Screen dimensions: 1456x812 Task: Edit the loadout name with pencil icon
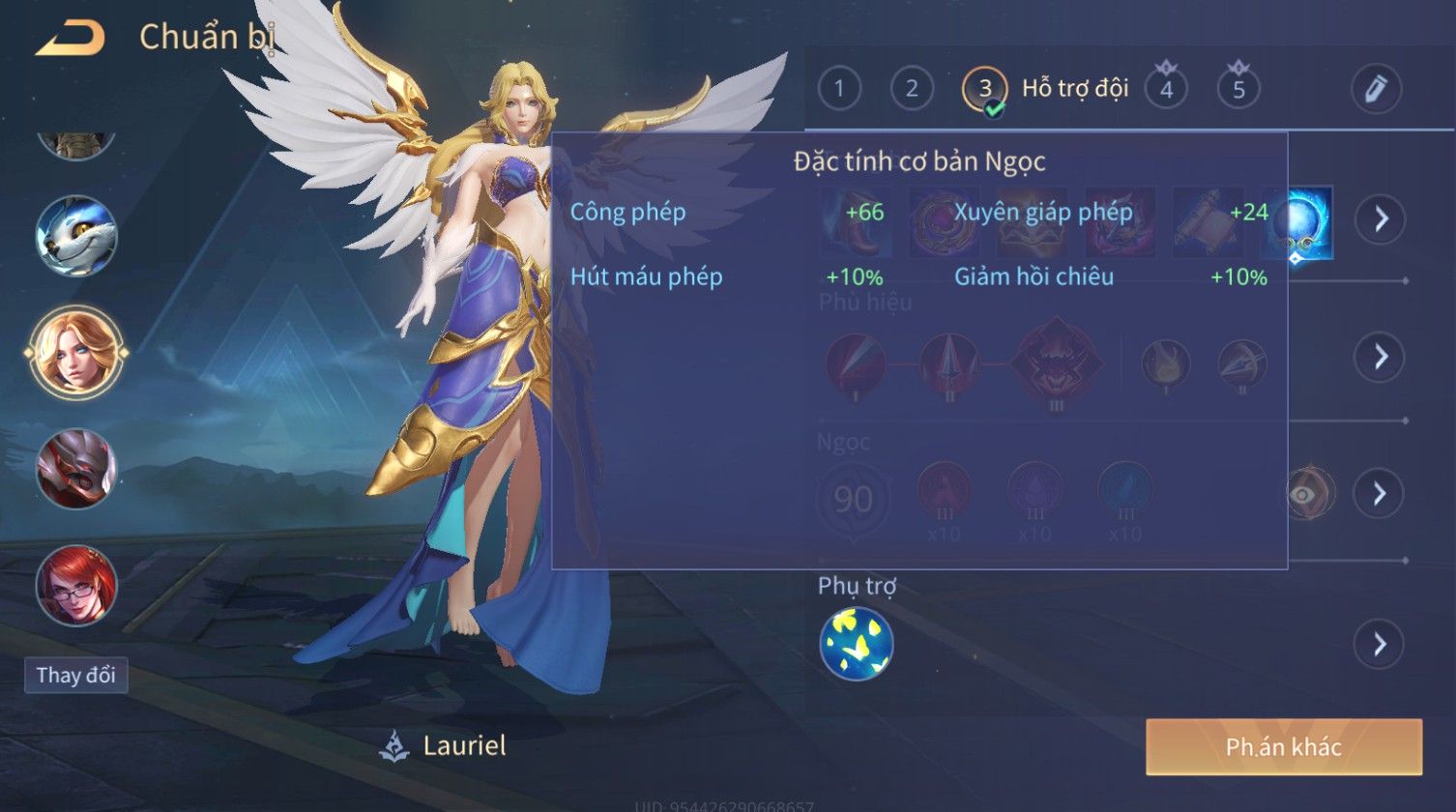coord(1376,90)
